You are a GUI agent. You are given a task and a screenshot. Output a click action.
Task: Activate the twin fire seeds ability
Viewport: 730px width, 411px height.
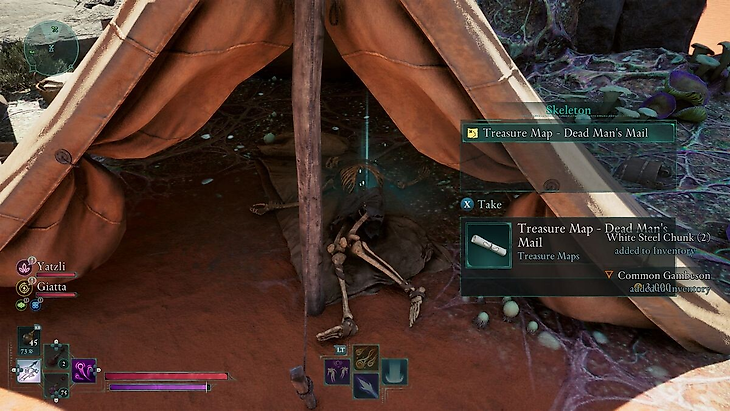365,357
